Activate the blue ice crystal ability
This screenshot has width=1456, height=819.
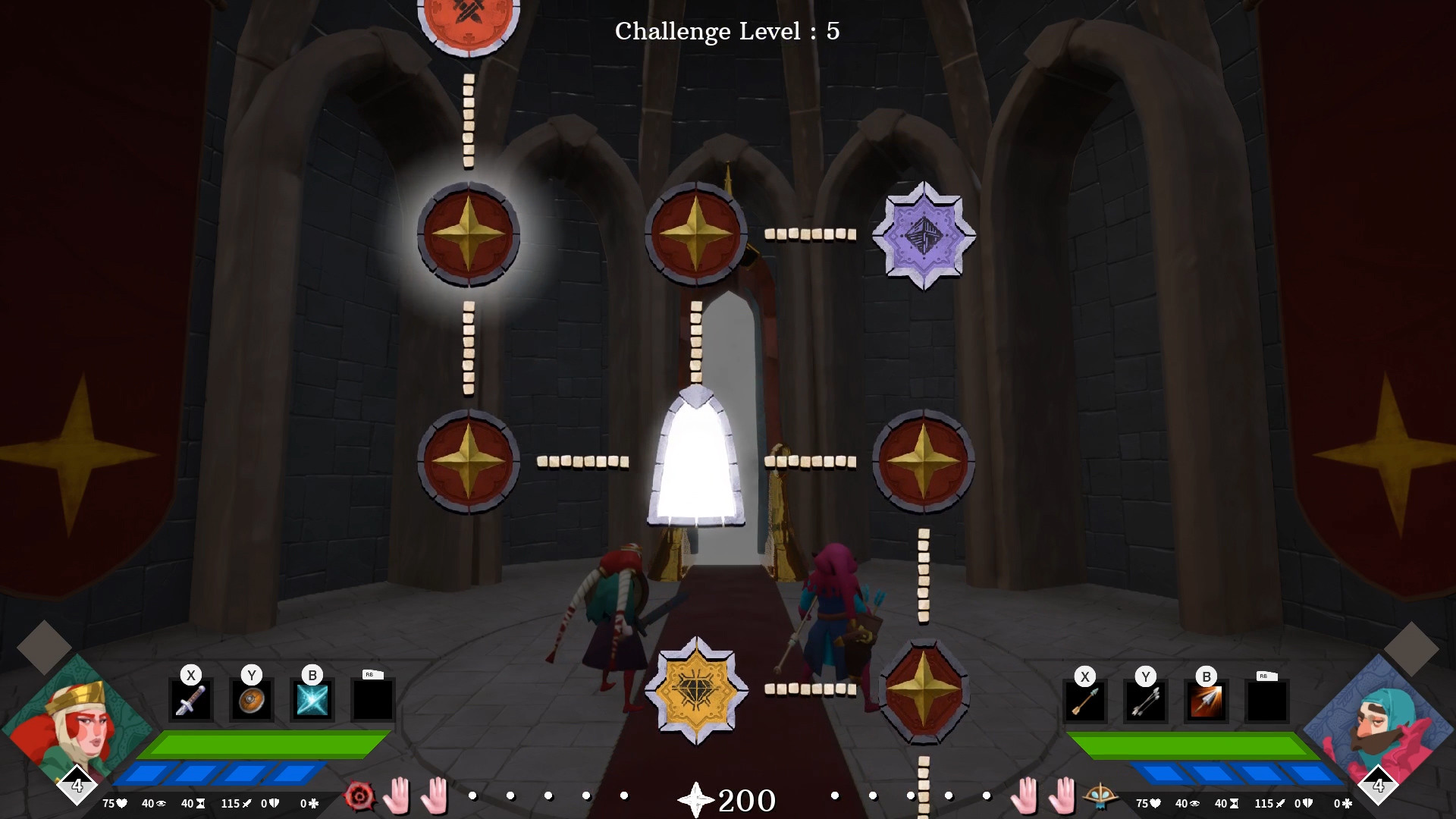312,699
